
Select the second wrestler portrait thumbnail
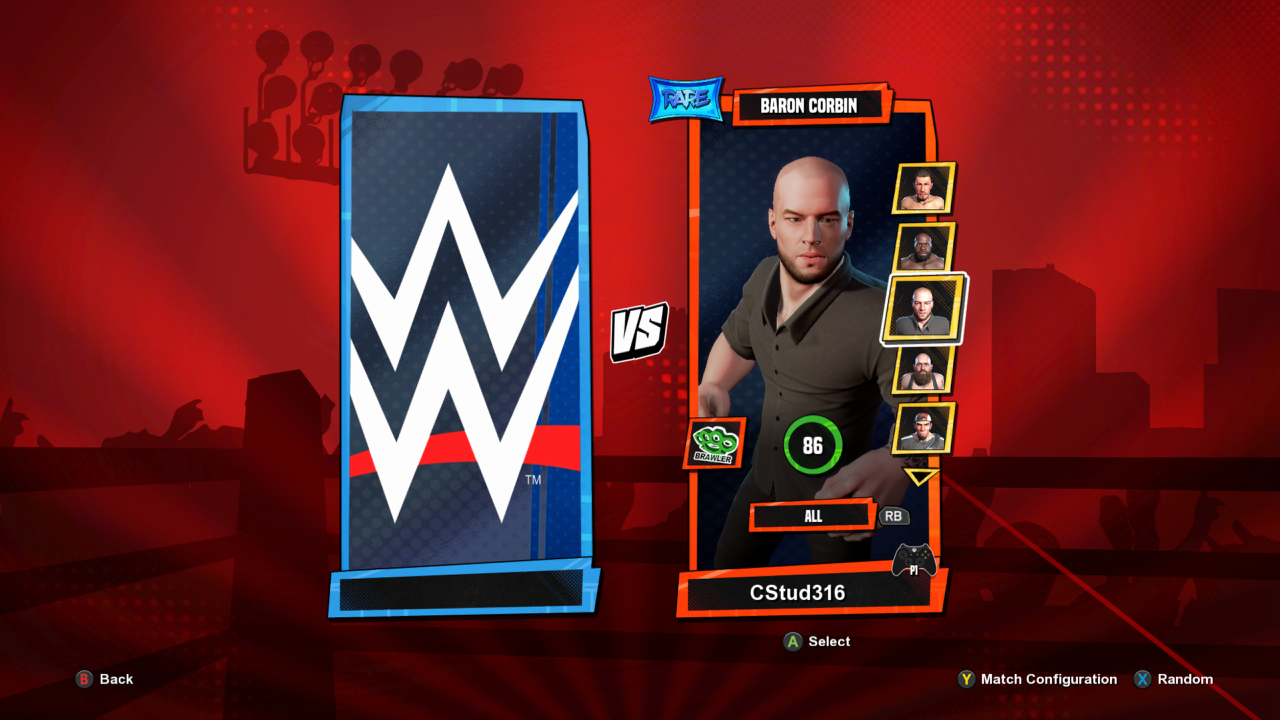coord(921,249)
